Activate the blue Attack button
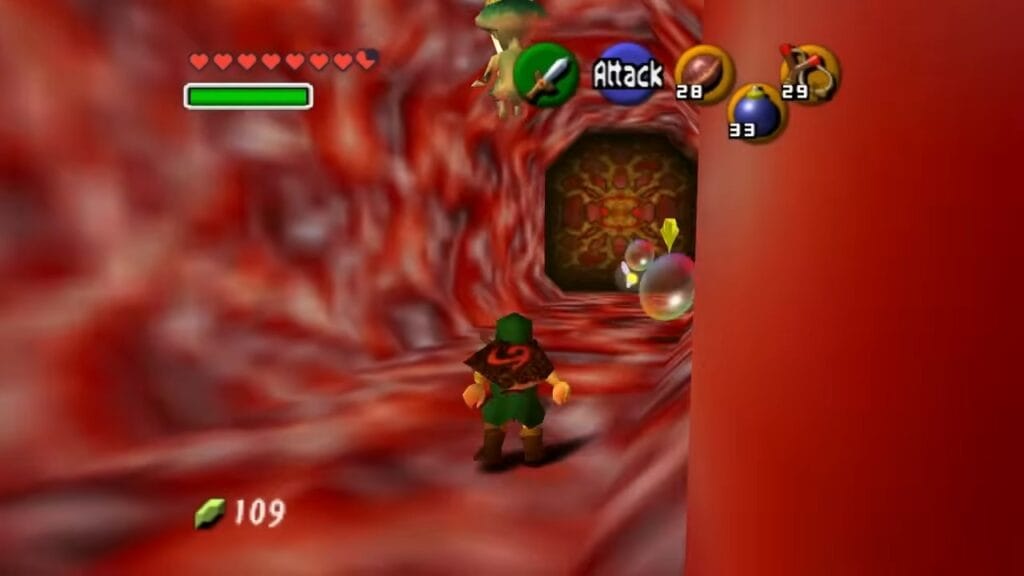1024x576 pixels. [627, 74]
